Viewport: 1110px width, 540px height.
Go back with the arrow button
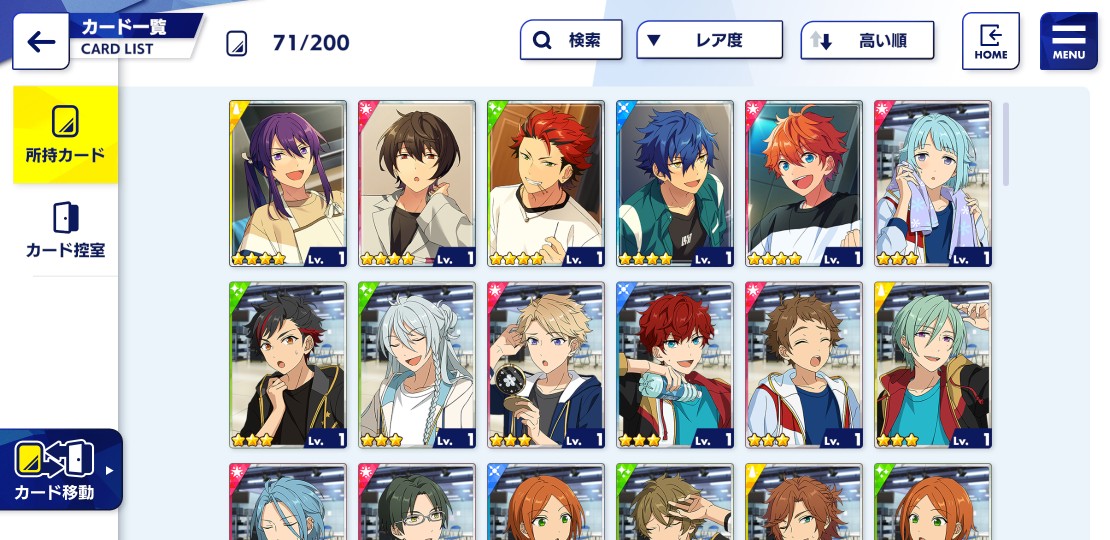click(x=41, y=42)
